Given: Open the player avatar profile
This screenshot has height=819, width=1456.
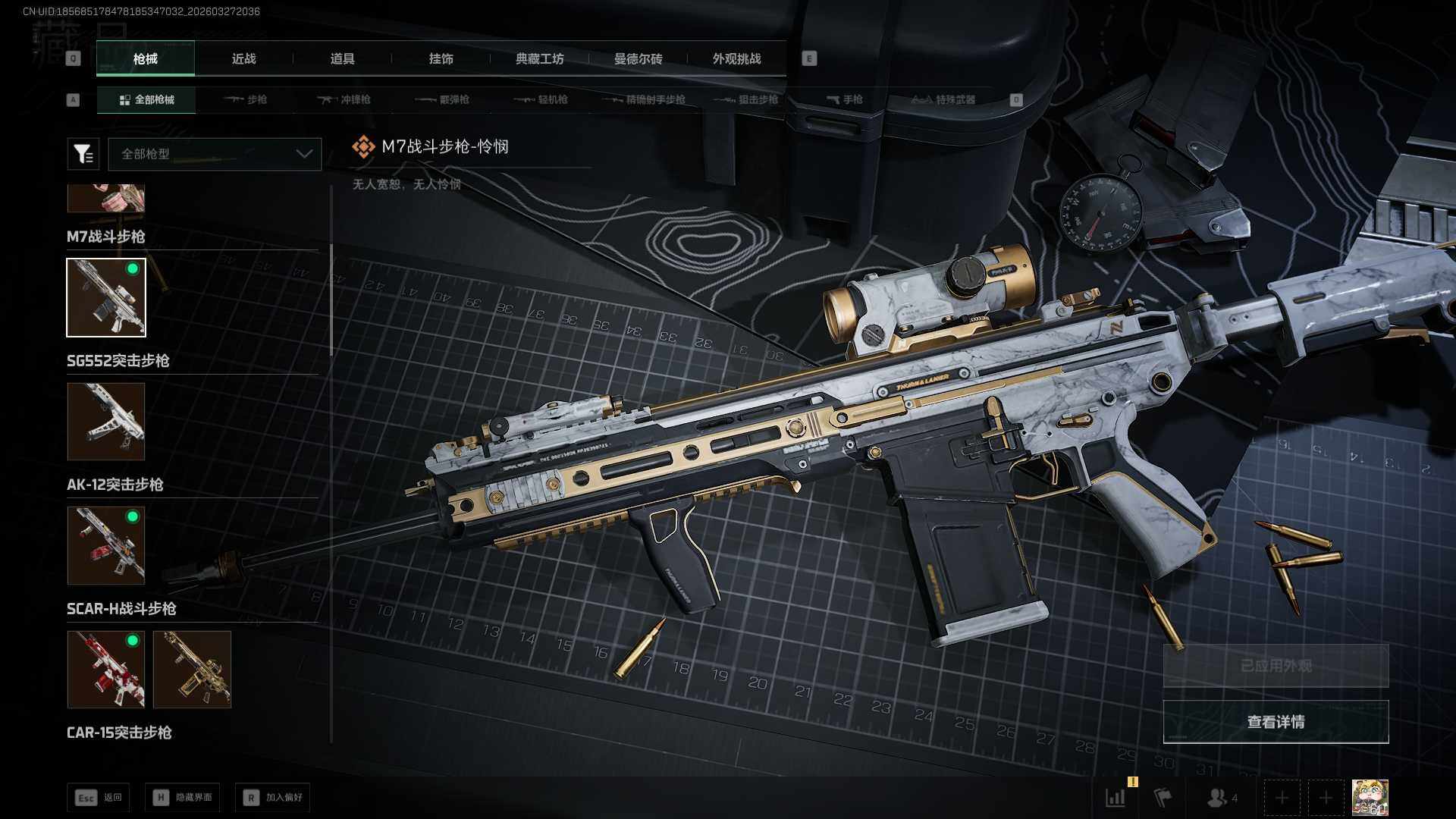Looking at the screenshot, I should click(x=1370, y=798).
